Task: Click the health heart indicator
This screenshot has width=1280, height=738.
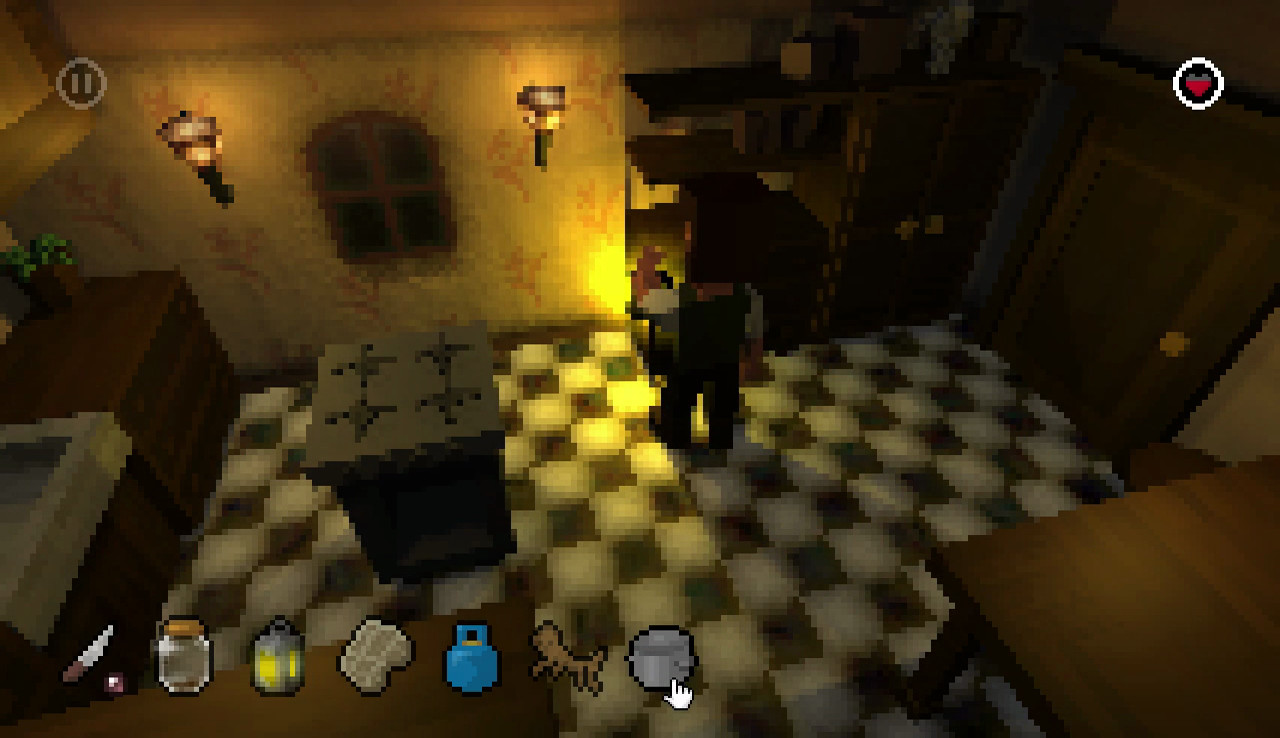Action: 1200,82
